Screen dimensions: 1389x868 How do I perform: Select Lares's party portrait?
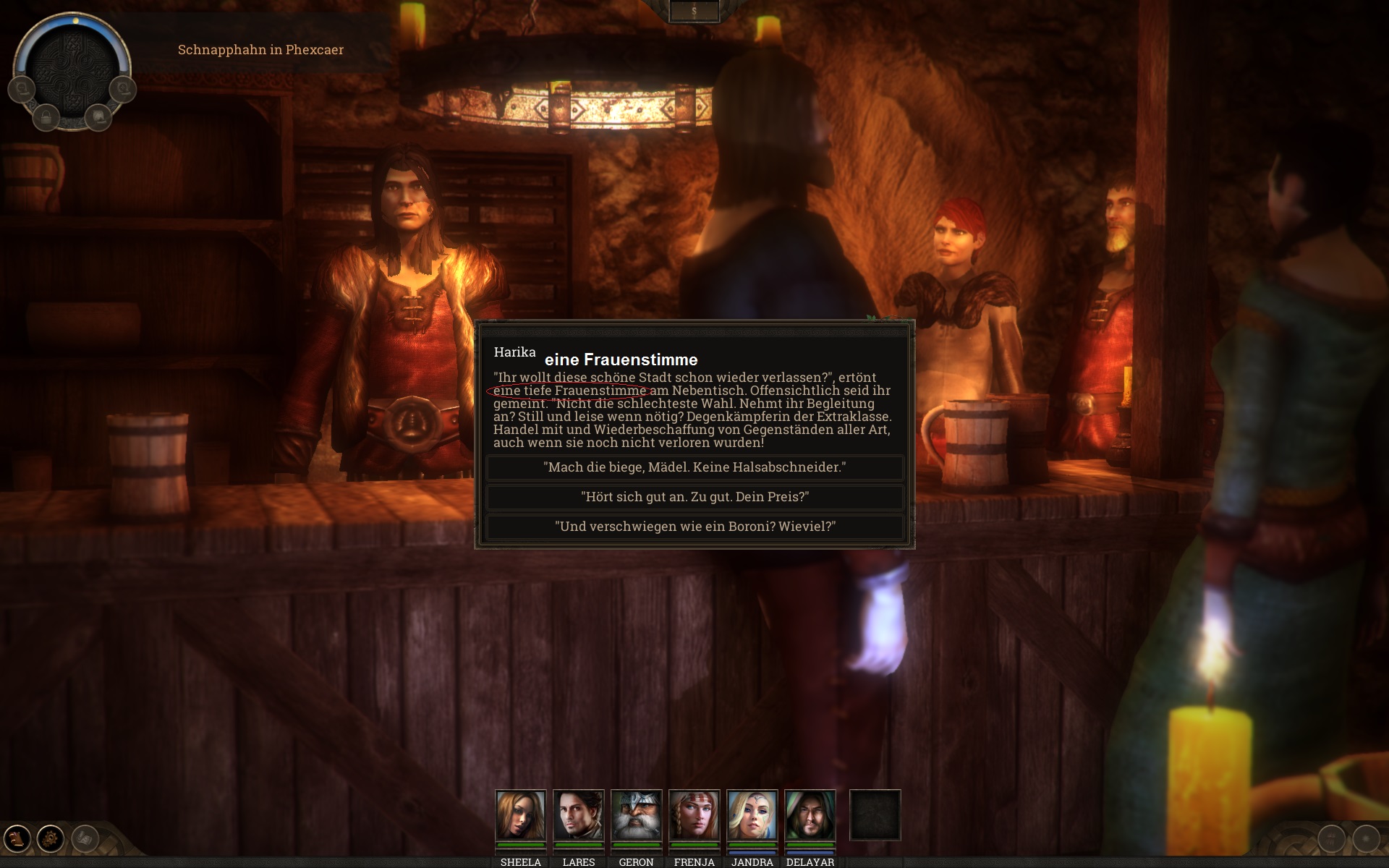point(578,815)
